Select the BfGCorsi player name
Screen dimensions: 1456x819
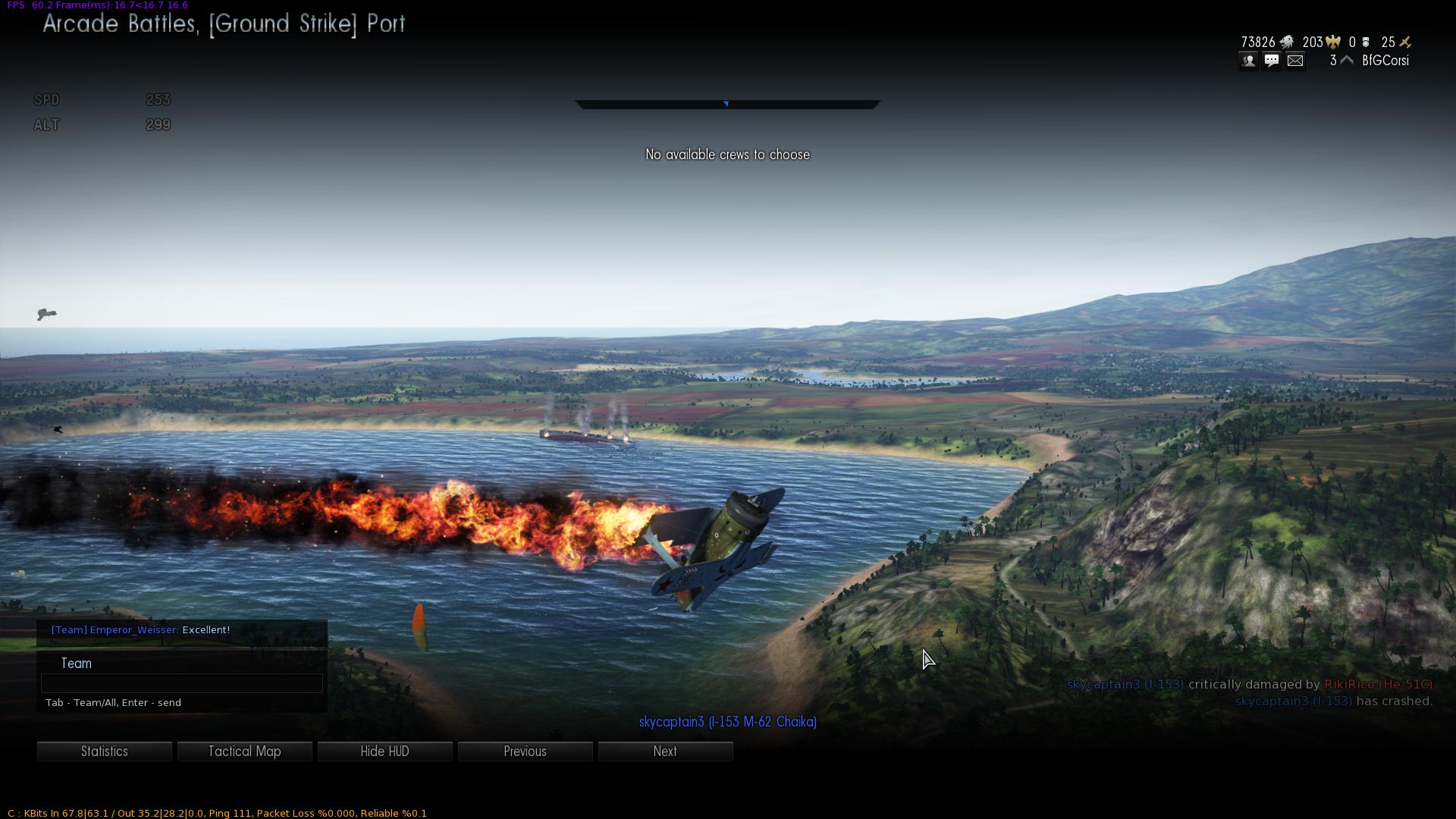1385,61
